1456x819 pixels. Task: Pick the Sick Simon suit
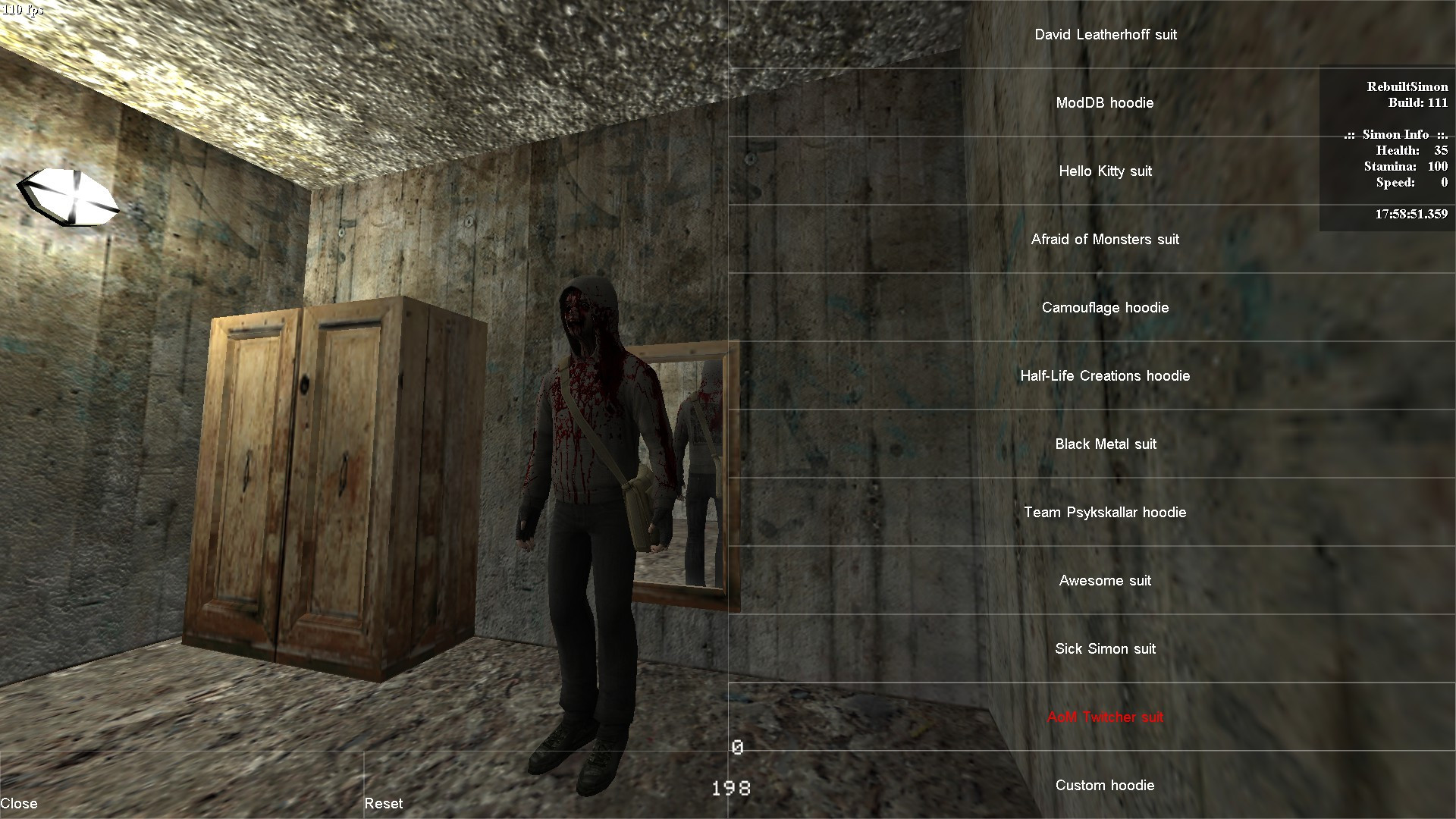point(1105,648)
